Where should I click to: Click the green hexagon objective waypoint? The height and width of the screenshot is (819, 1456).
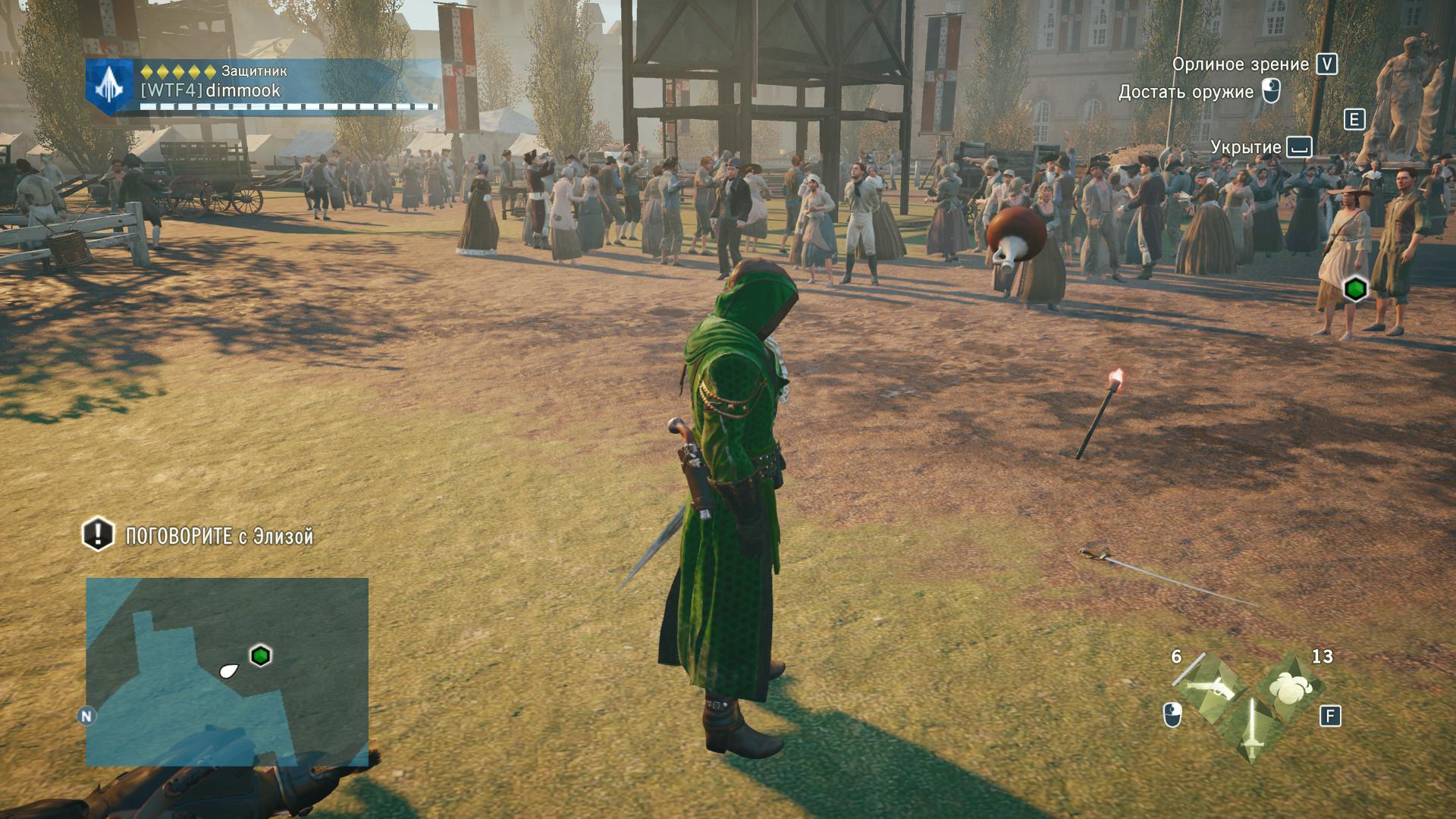(x=1355, y=289)
